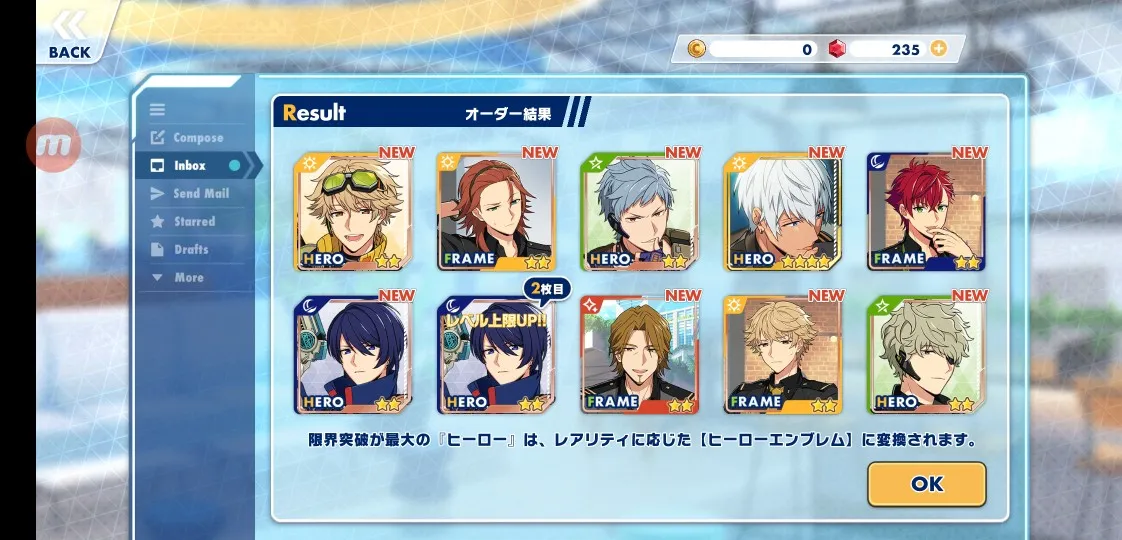The image size is (1122, 540).
Task: Toggle the hamburger menu icon
Action: tap(157, 110)
